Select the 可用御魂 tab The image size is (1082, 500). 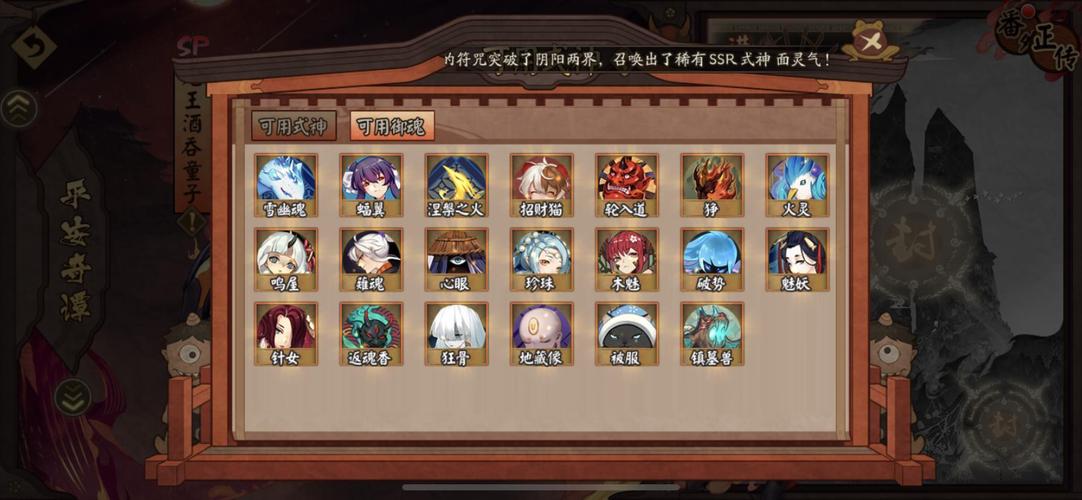point(392,126)
